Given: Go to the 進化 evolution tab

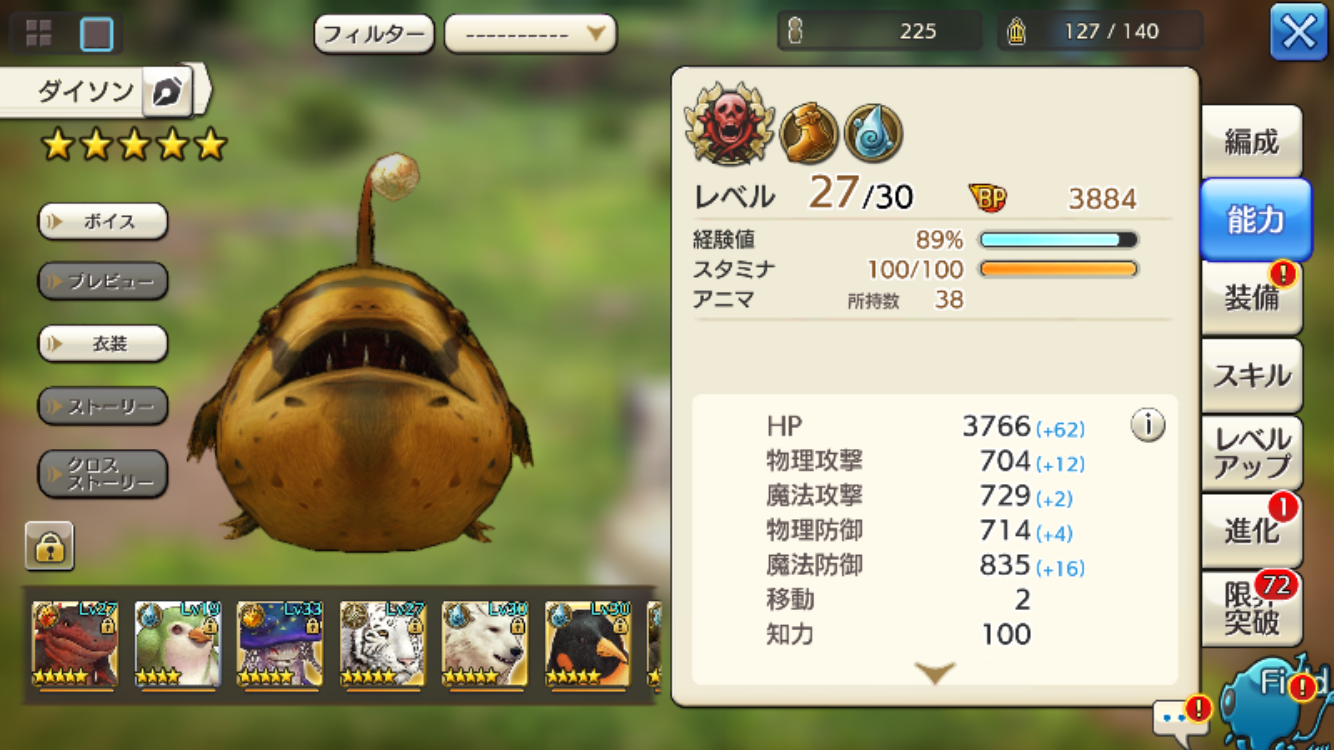Looking at the screenshot, I should click(x=1251, y=530).
